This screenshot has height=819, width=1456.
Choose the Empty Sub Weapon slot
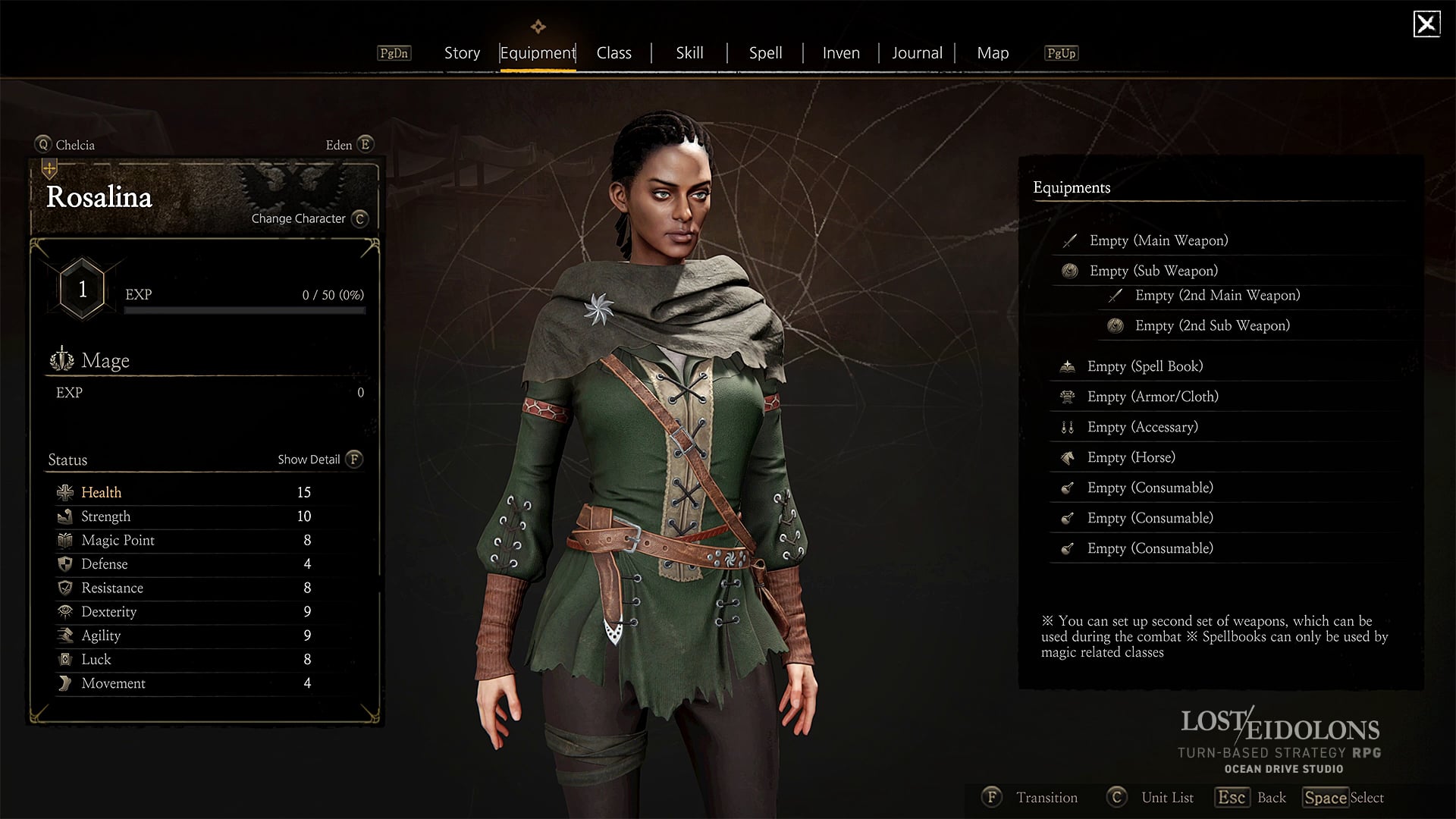(1153, 271)
